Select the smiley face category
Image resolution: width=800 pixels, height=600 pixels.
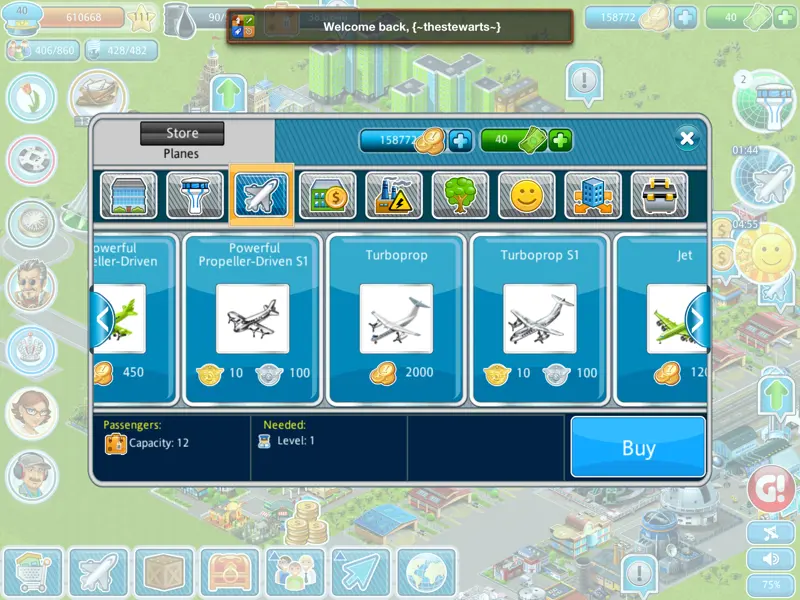pos(526,196)
